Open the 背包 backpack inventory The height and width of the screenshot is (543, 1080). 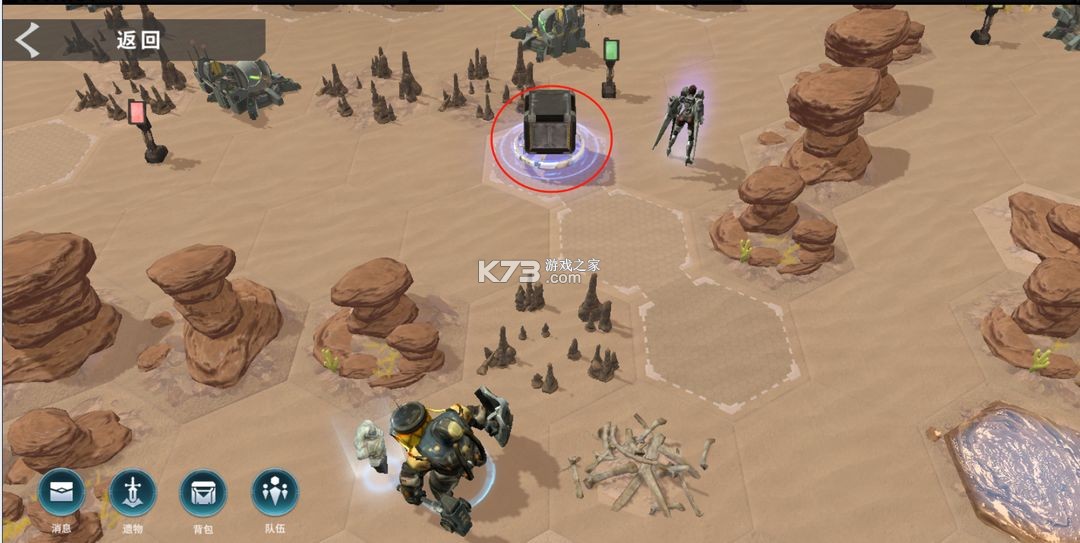coord(203,493)
